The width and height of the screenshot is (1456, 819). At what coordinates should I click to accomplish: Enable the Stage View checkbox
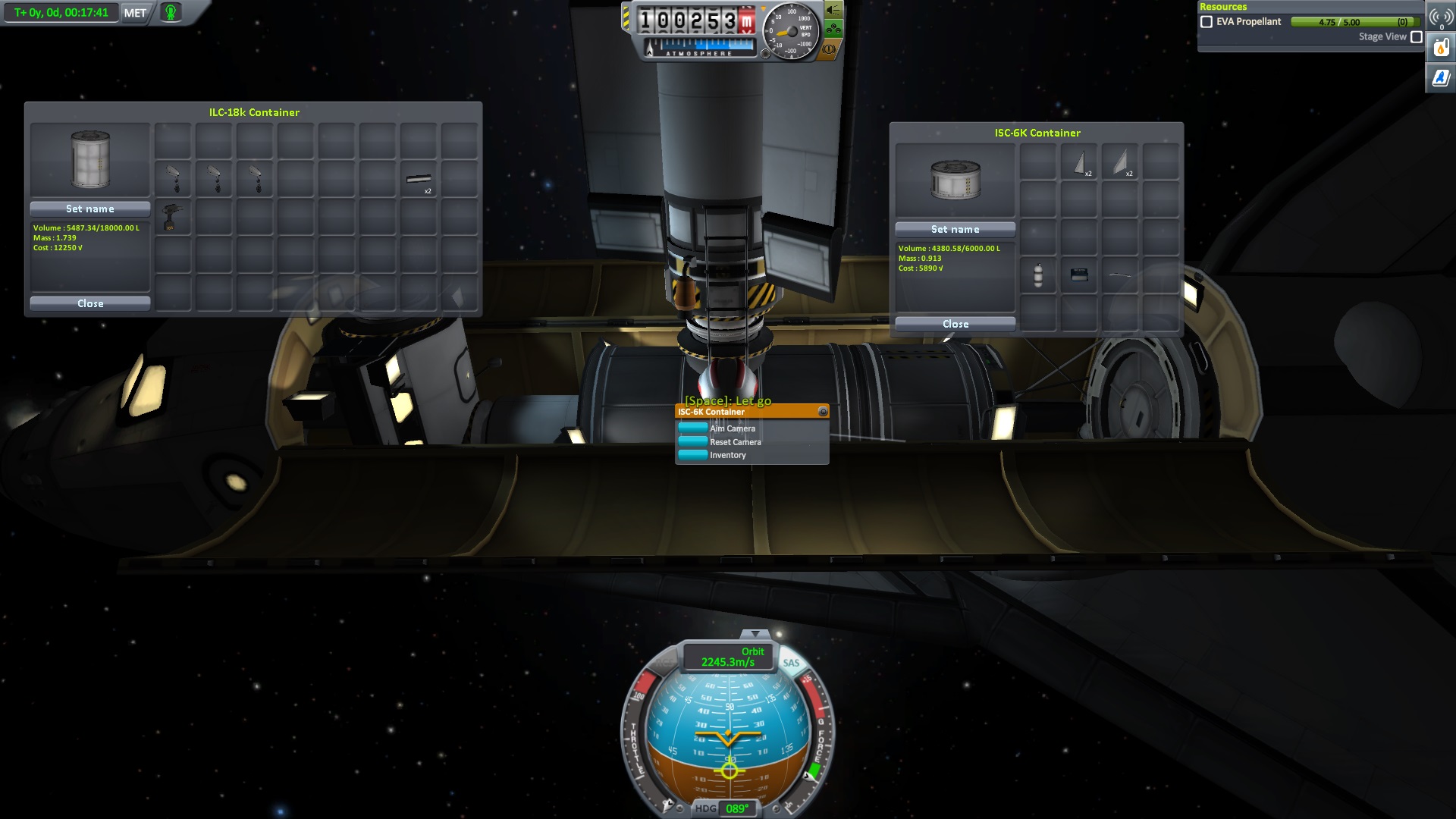[1416, 37]
